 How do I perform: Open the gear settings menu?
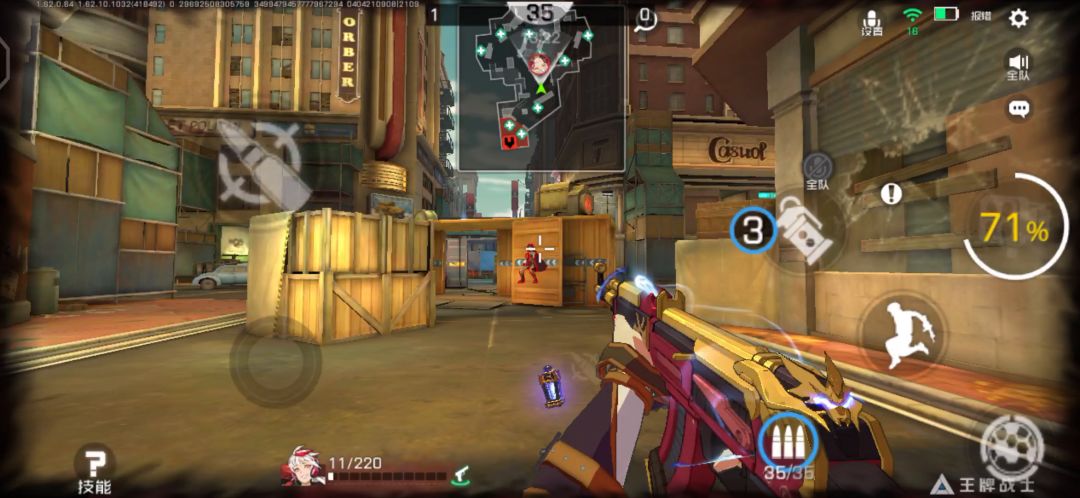(1018, 18)
